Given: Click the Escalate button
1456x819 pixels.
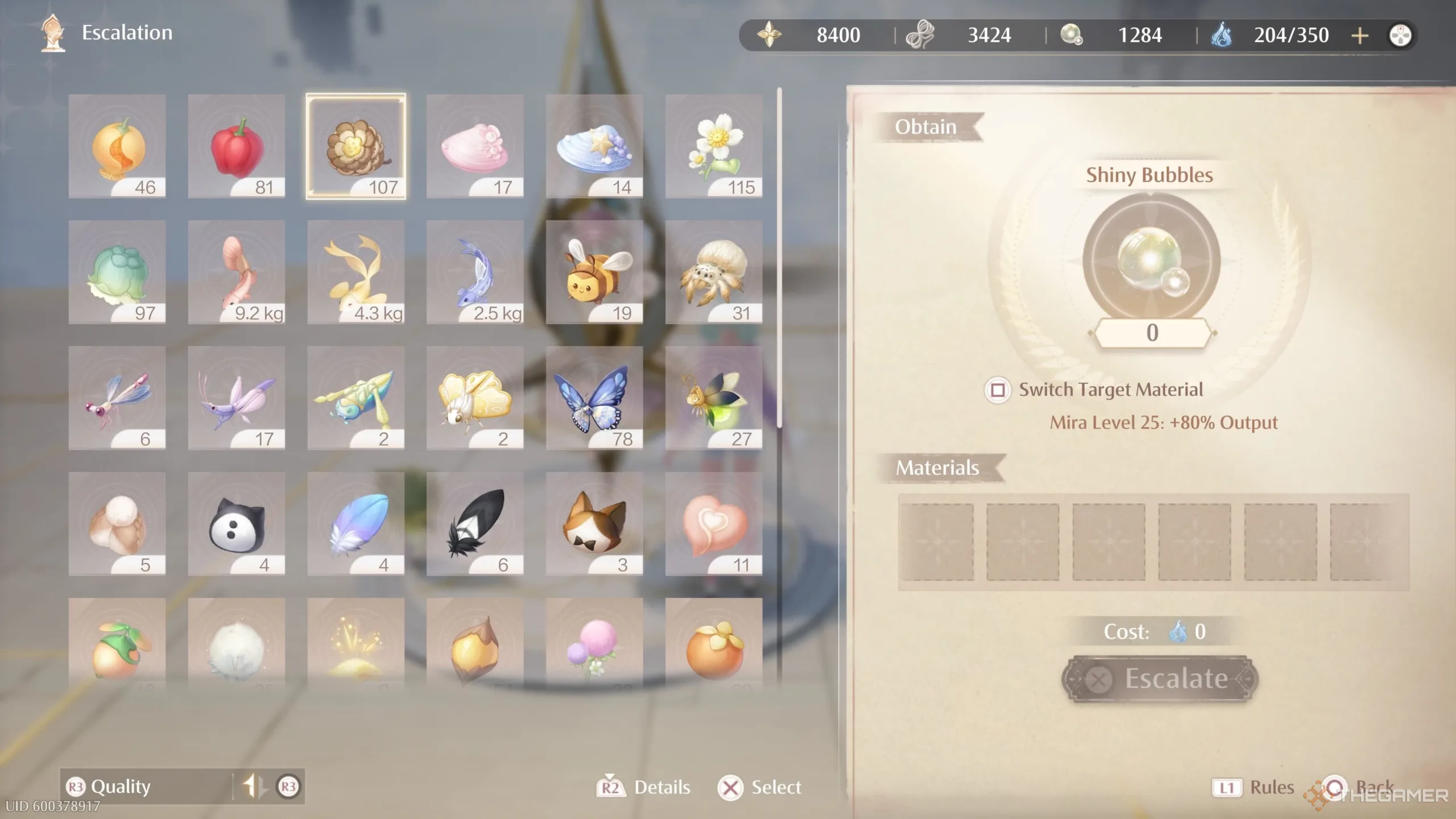Looking at the screenshot, I should pyautogui.click(x=1160, y=679).
